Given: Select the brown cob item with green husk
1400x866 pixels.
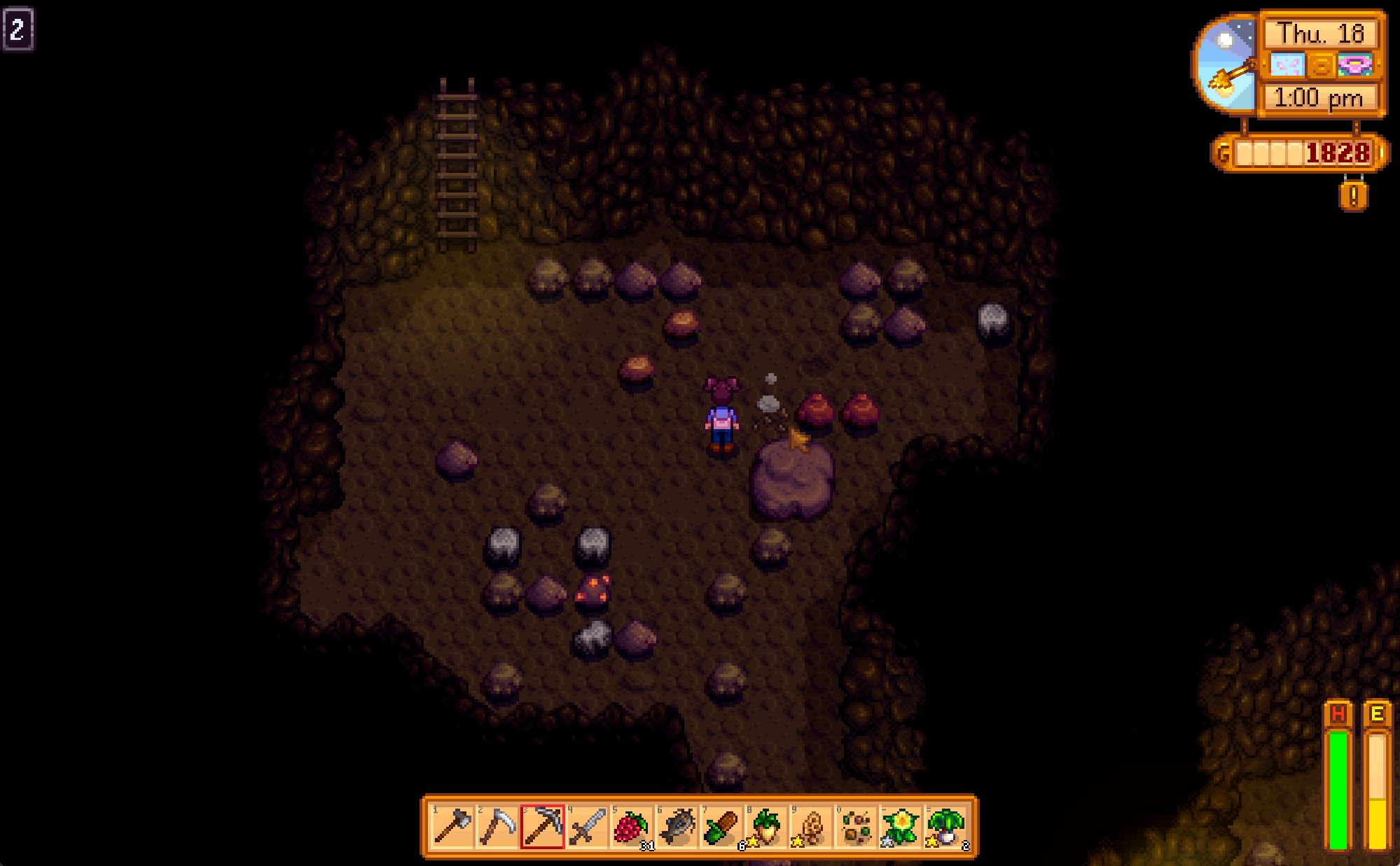Looking at the screenshot, I should pos(721,827).
